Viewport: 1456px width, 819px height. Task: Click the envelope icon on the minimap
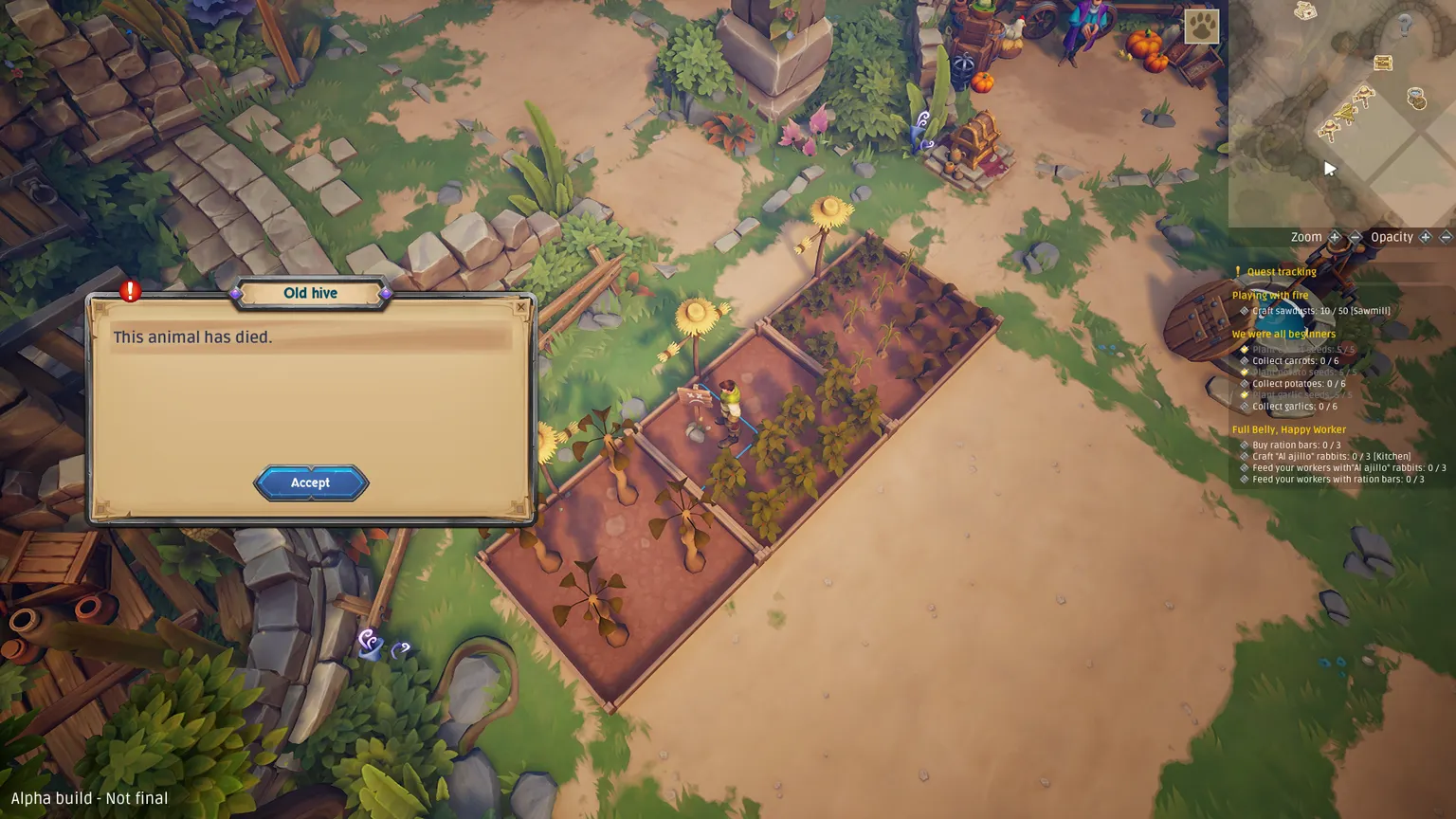(x=1304, y=9)
